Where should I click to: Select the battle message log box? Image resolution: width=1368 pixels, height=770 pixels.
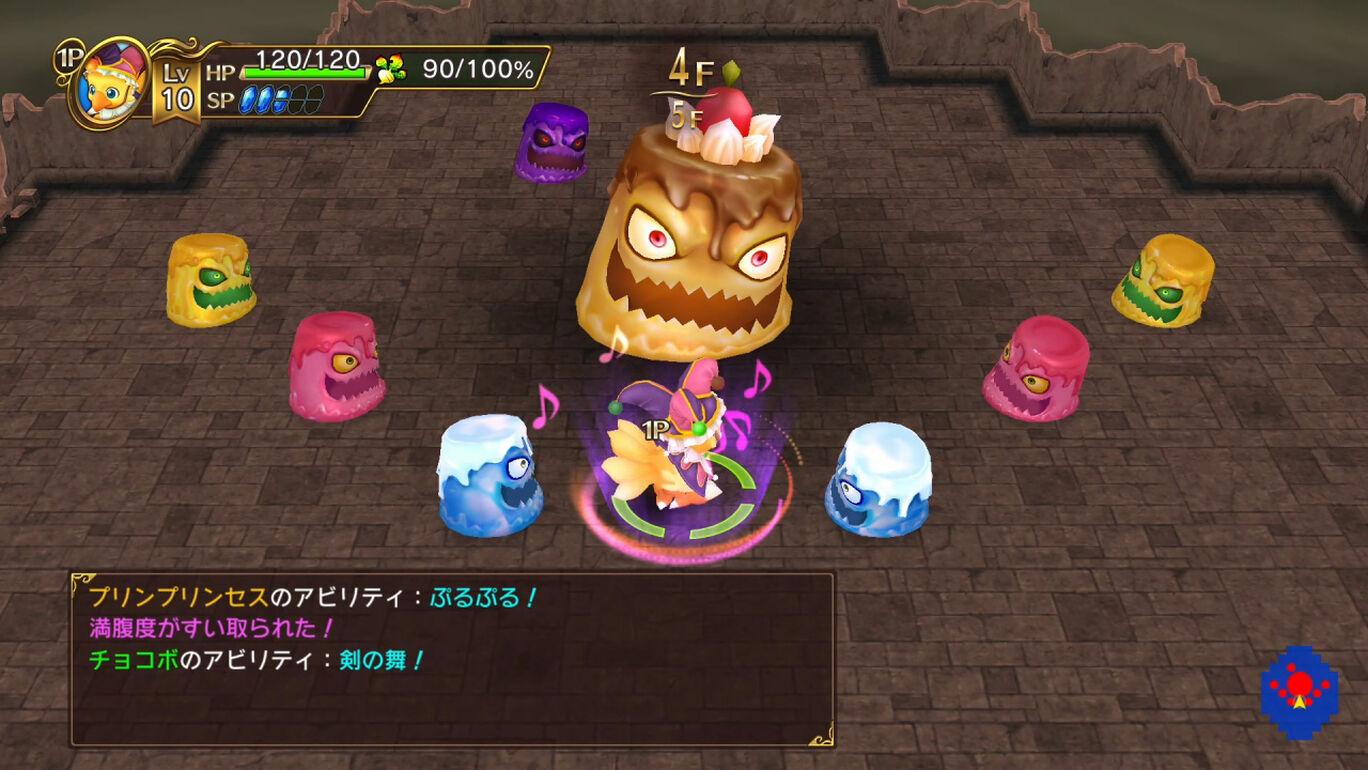click(451, 659)
